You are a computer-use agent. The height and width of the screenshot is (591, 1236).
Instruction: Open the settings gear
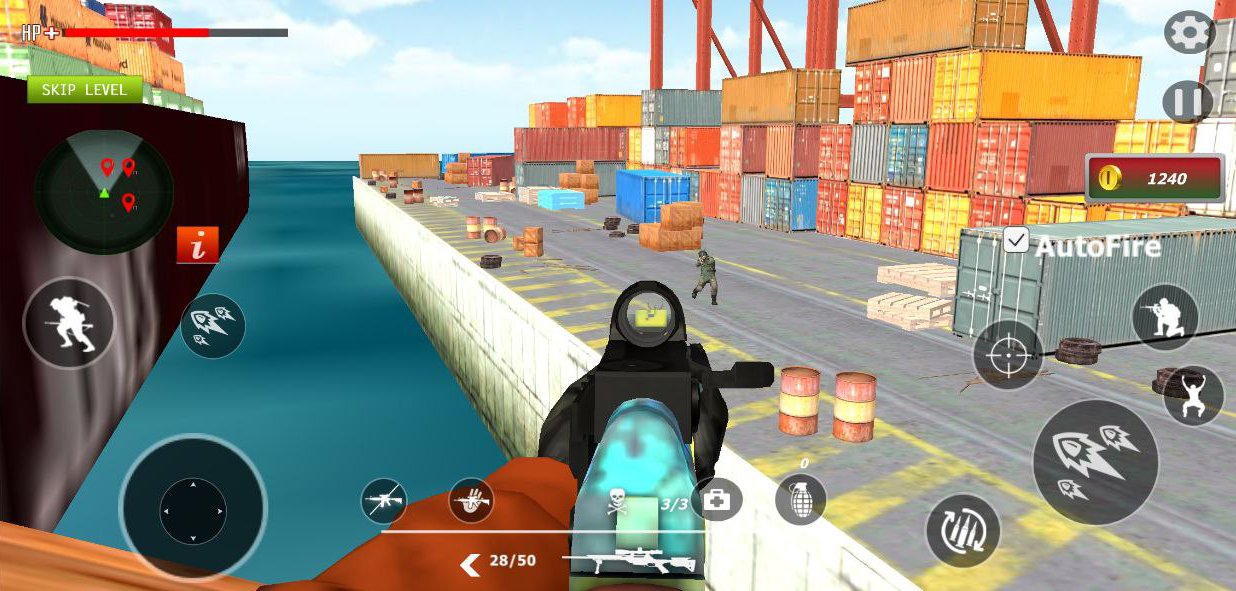click(1188, 34)
